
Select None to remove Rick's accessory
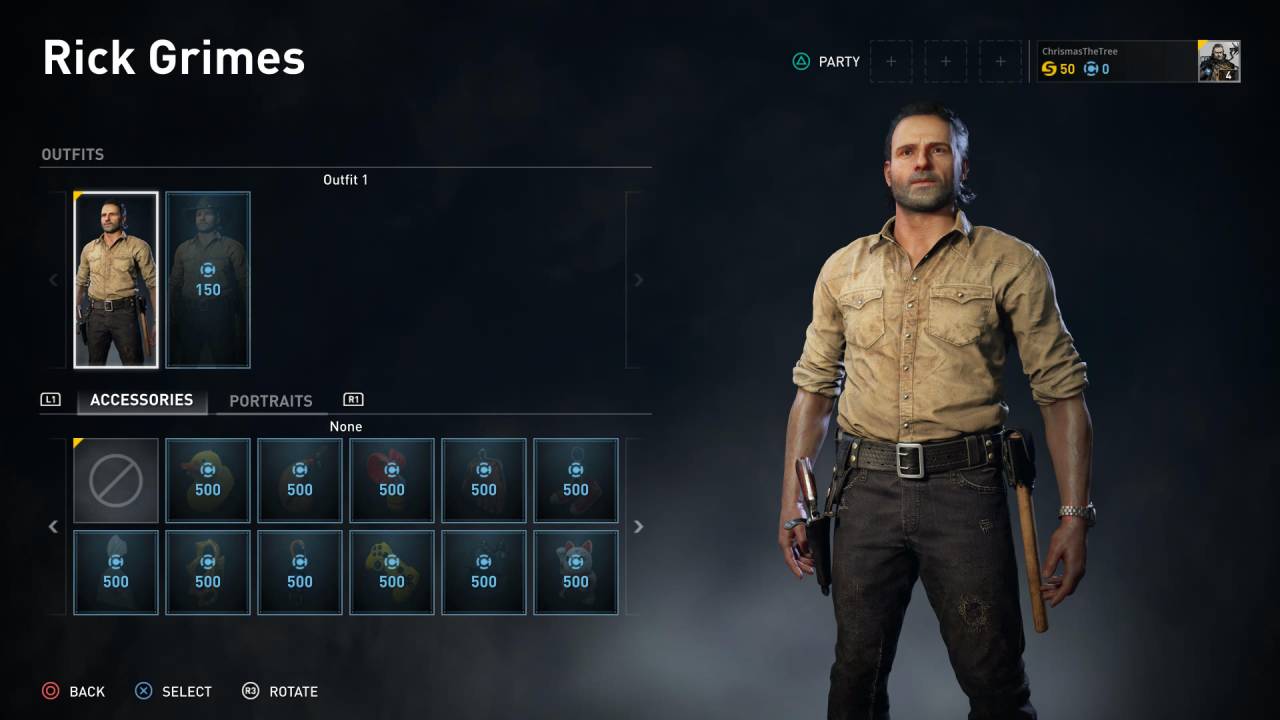click(x=116, y=480)
